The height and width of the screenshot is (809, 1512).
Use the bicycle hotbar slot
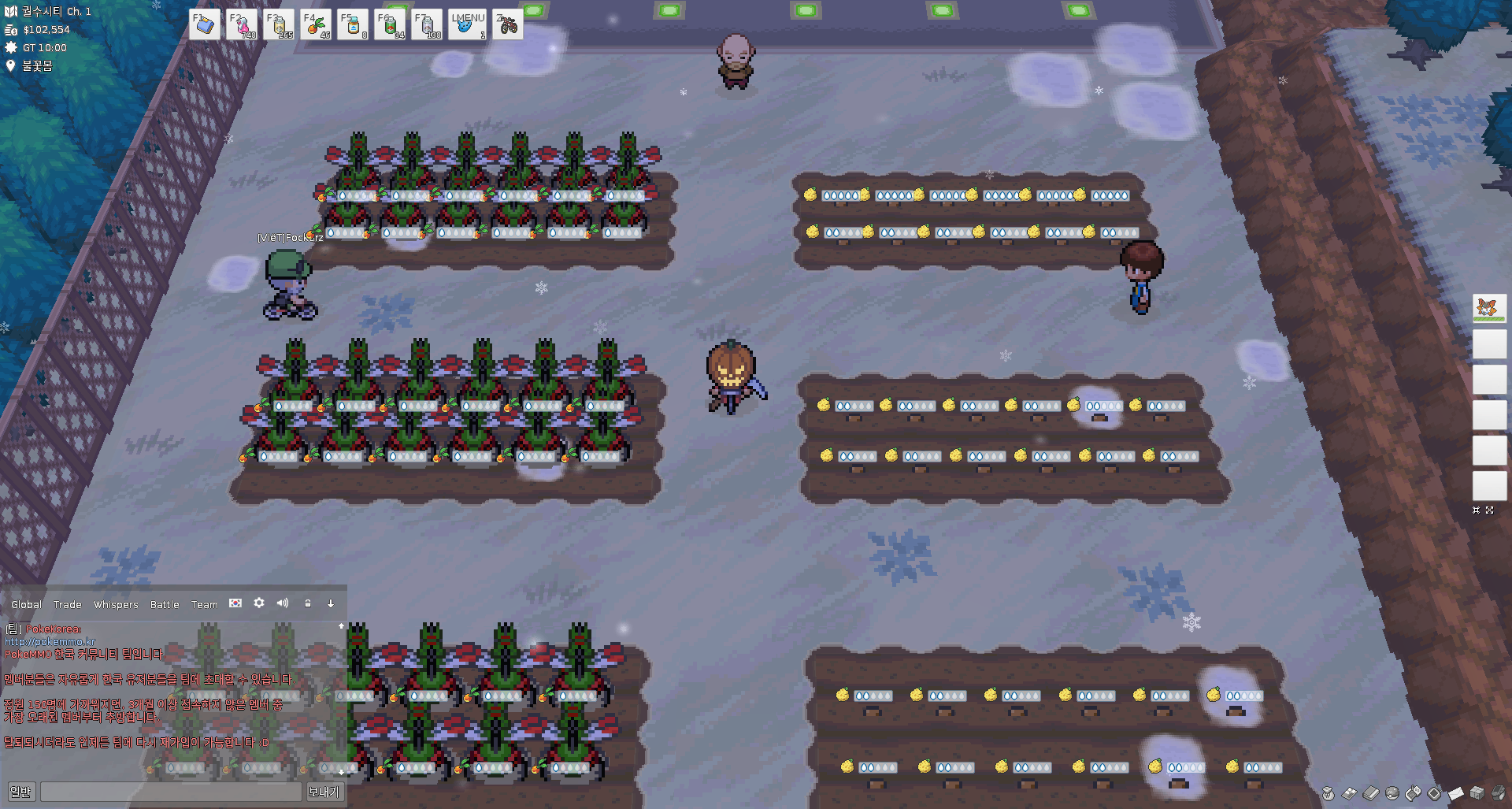point(508,24)
